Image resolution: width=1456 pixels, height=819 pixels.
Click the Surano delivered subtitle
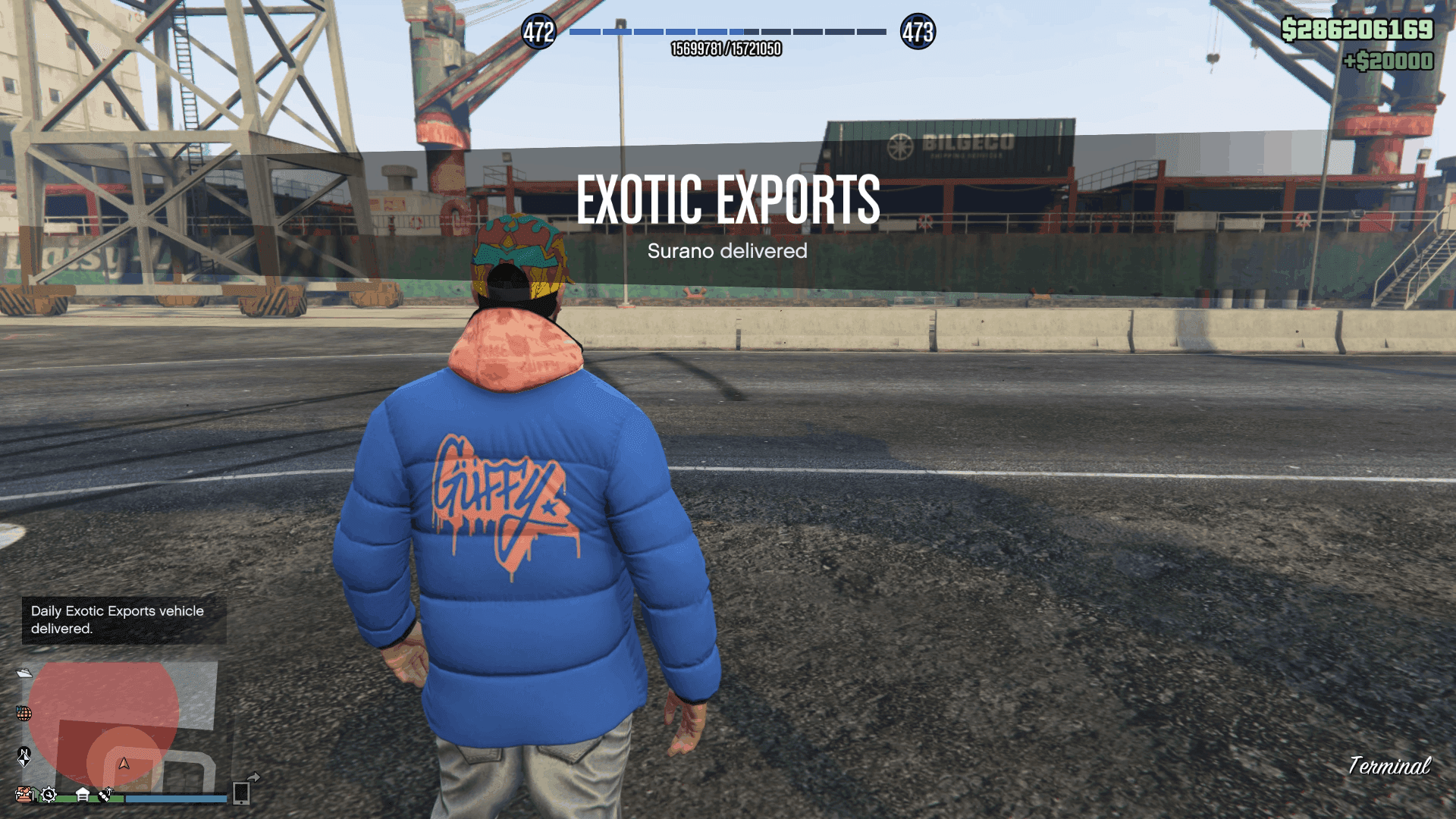(728, 251)
